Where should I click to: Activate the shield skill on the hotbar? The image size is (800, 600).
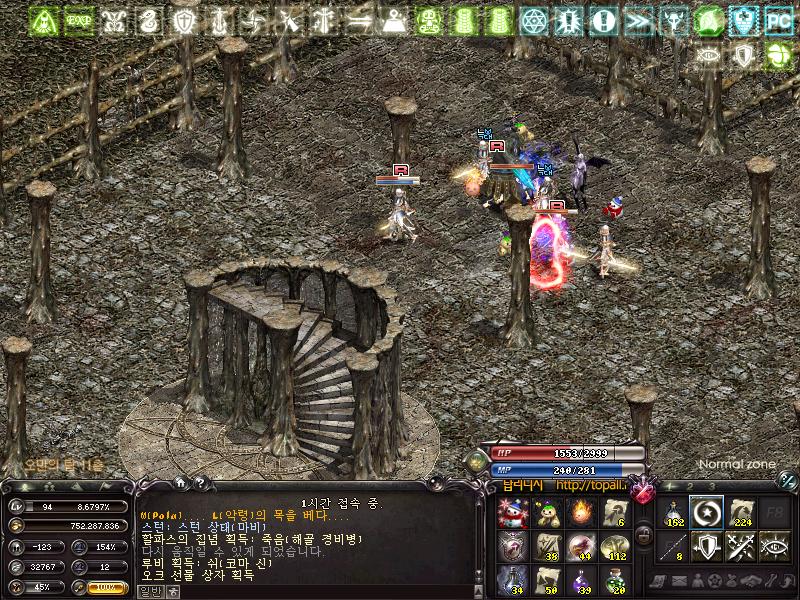coord(707,547)
